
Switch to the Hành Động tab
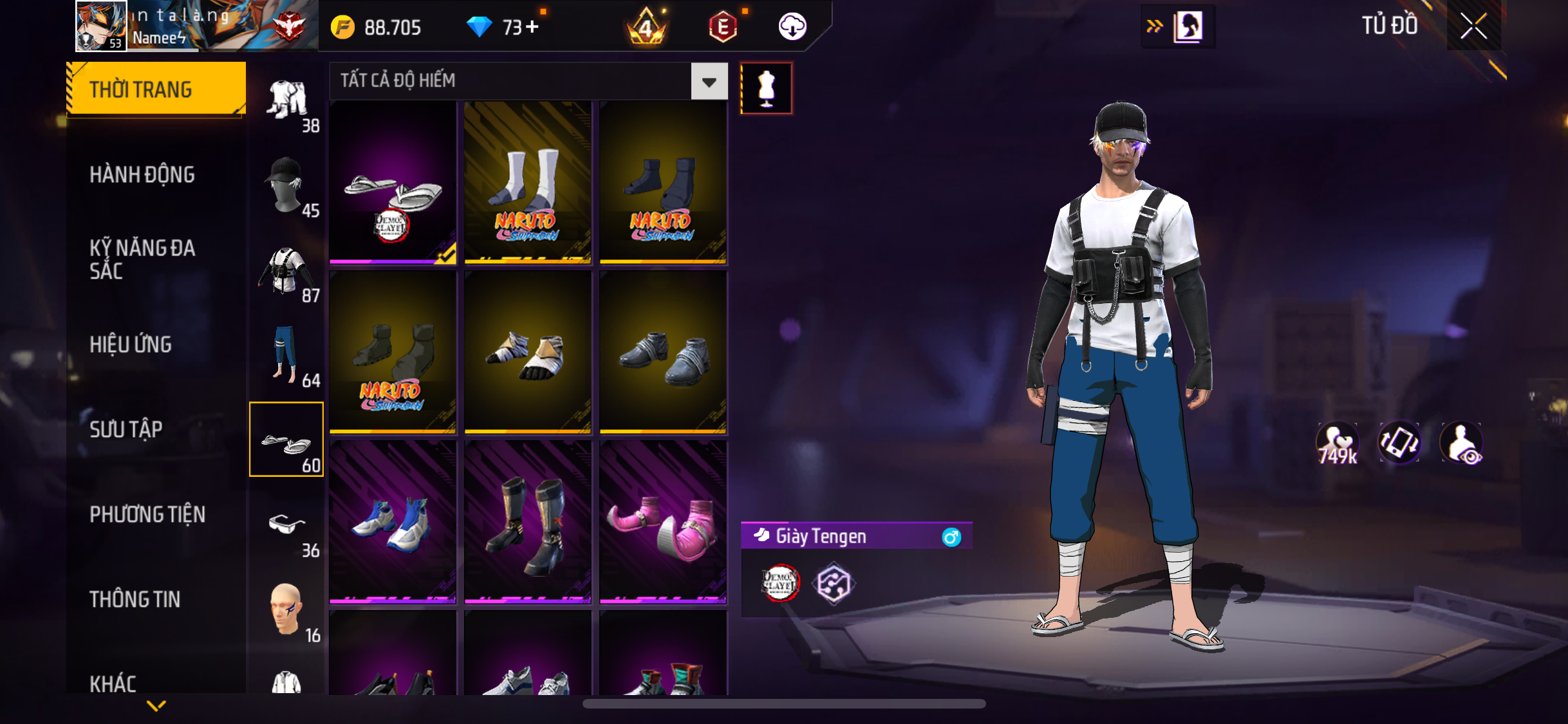[x=142, y=174]
